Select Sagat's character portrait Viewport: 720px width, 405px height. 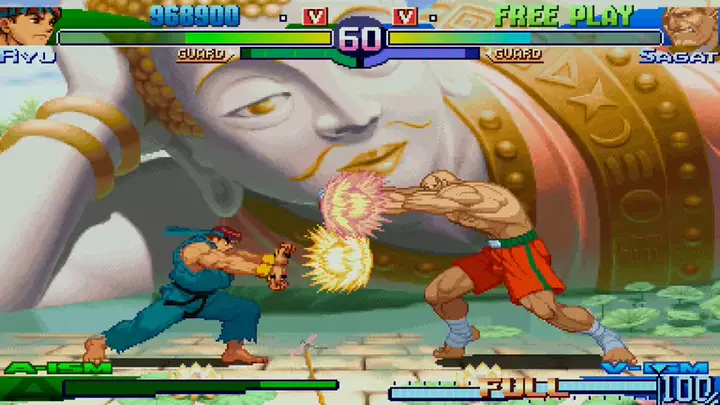point(691,26)
